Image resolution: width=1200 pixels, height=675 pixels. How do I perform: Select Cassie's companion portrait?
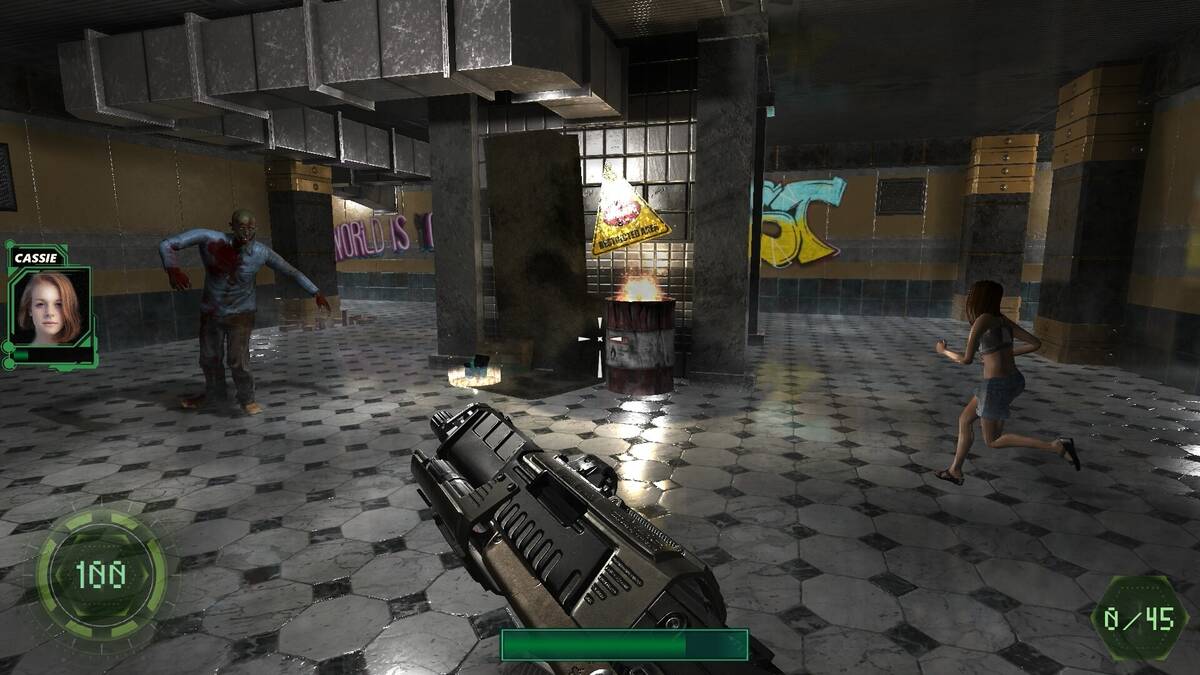tap(50, 306)
